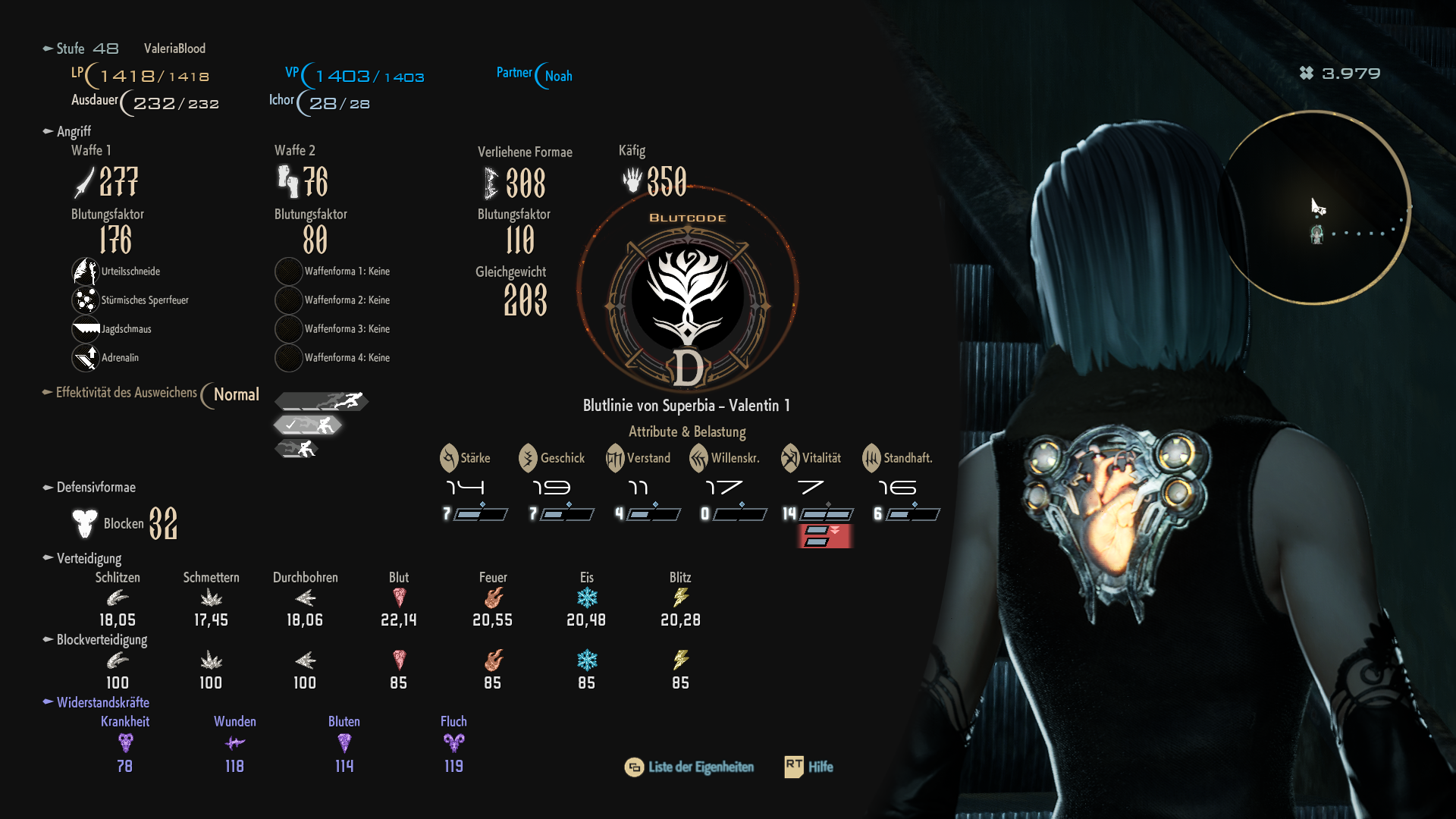The image size is (1456, 819).
Task: Open Liste der Eigenheiten
Action: [689, 767]
